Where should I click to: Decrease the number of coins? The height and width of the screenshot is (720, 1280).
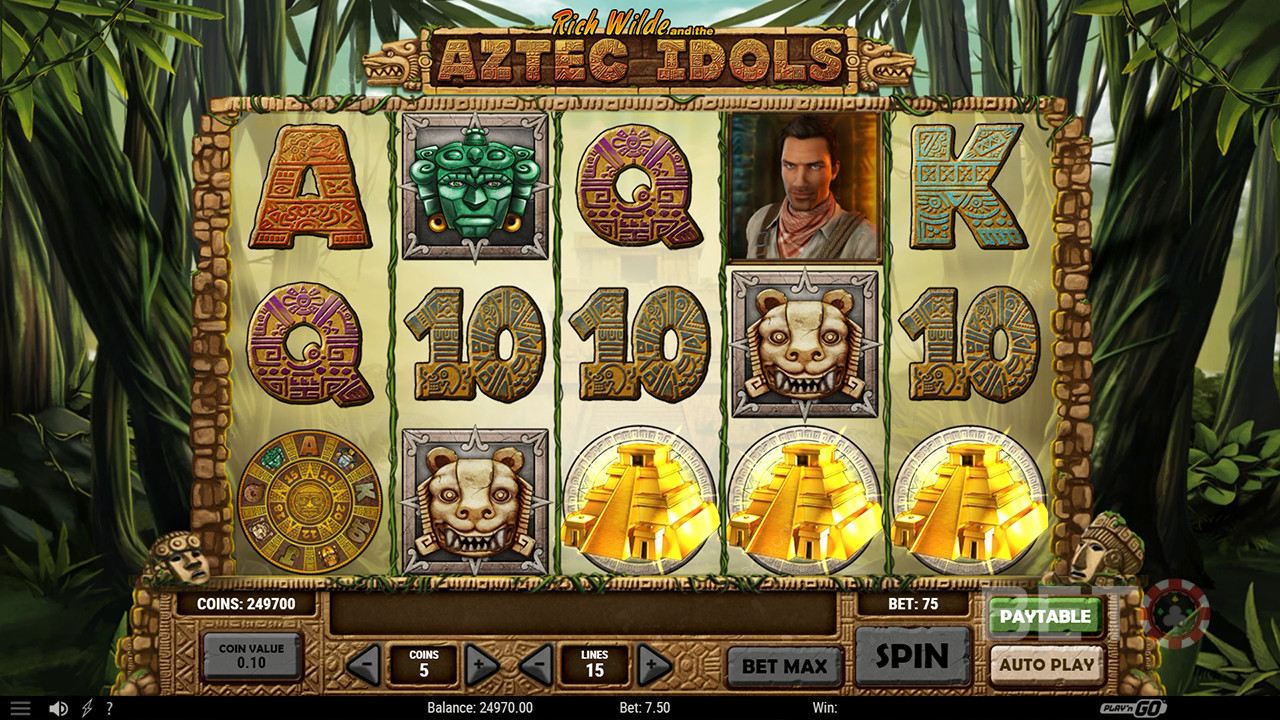coord(364,664)
